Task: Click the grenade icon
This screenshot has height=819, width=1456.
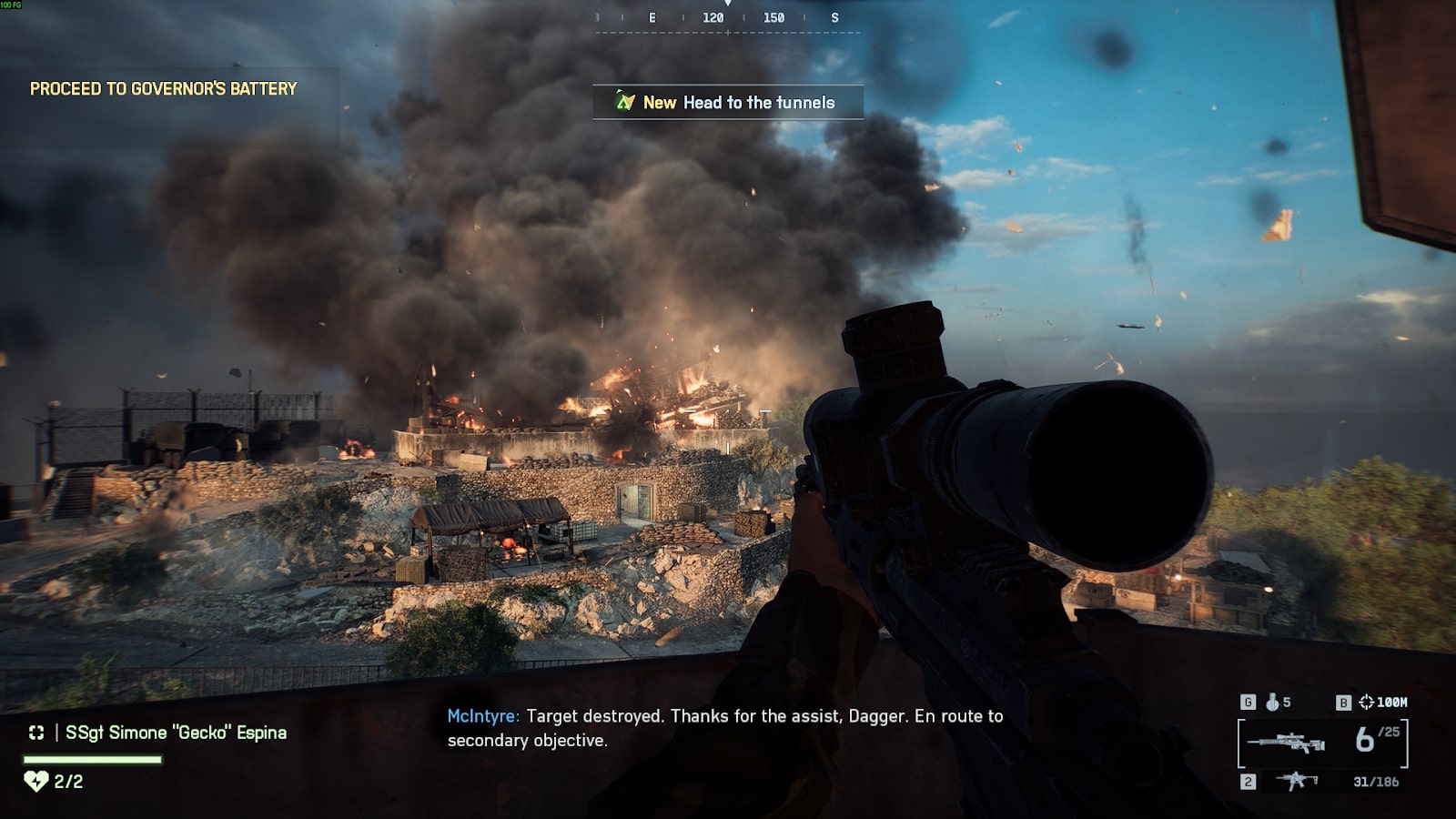Action: coord(1272,702)
